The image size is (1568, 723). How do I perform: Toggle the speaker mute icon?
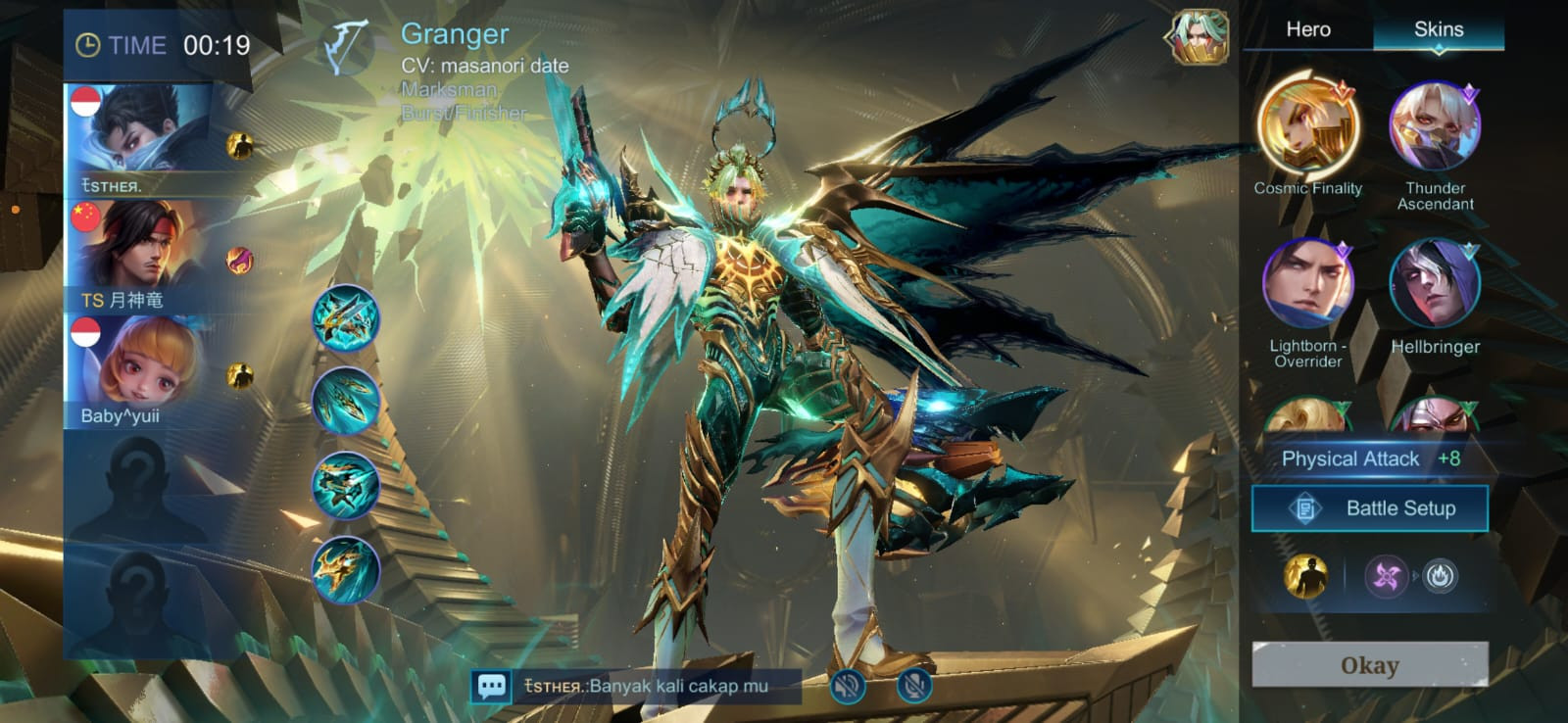[848, 686]
